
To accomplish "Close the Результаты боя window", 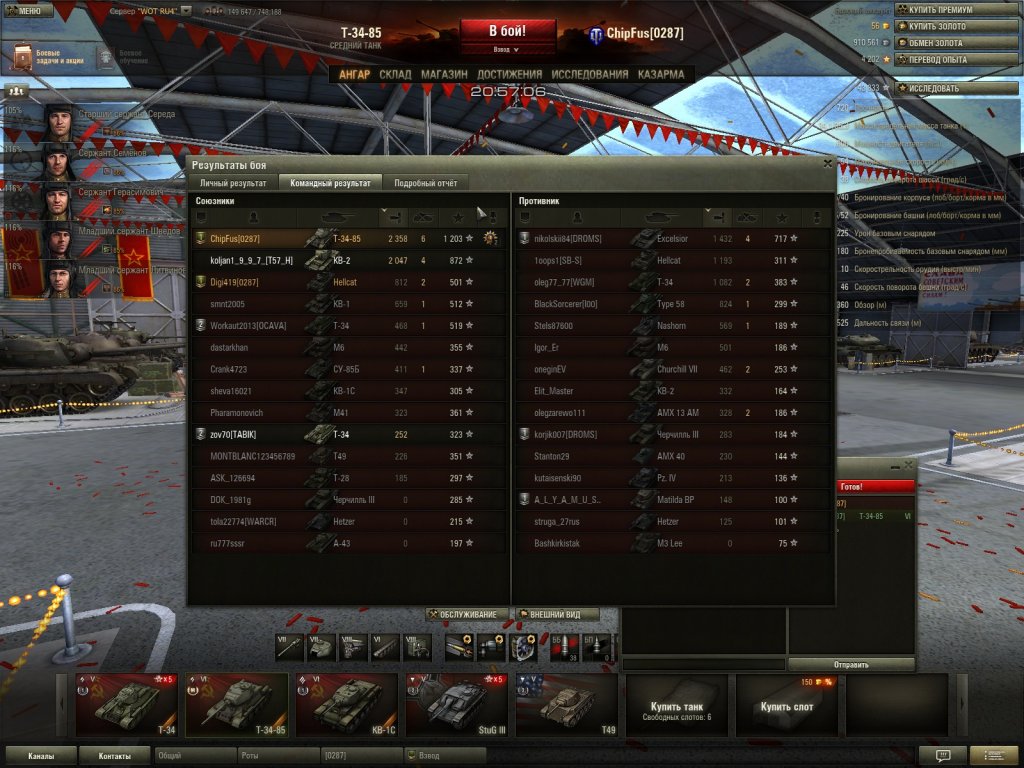I will pos(827,163).
